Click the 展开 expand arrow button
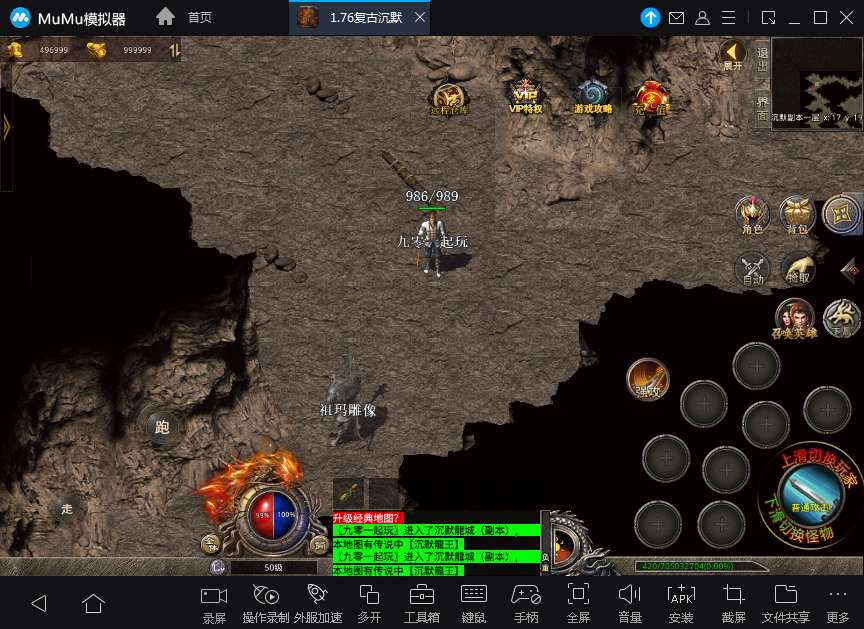 pos(733,54)
